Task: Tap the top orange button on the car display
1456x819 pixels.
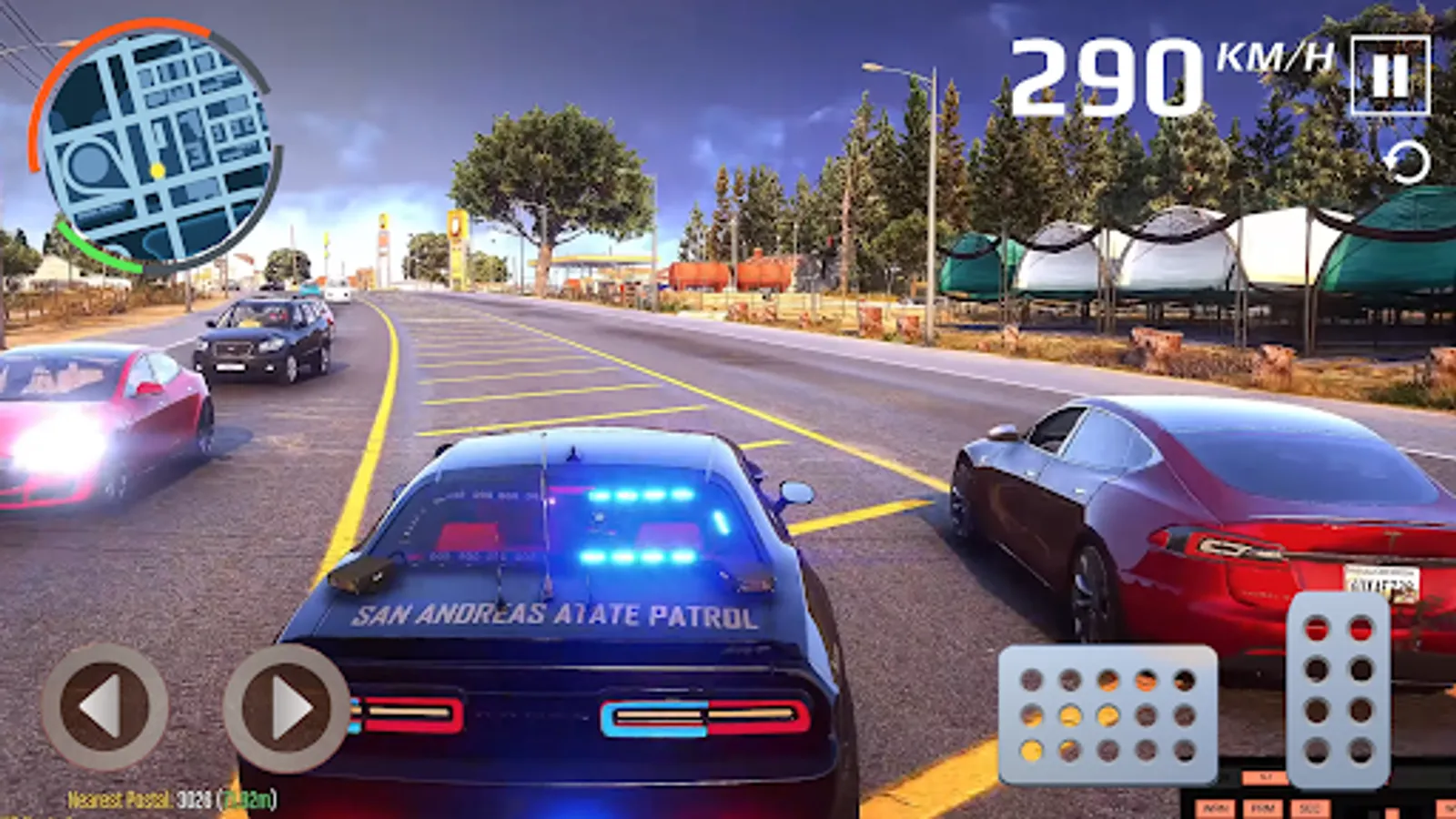Action: tap(1264, 777)
